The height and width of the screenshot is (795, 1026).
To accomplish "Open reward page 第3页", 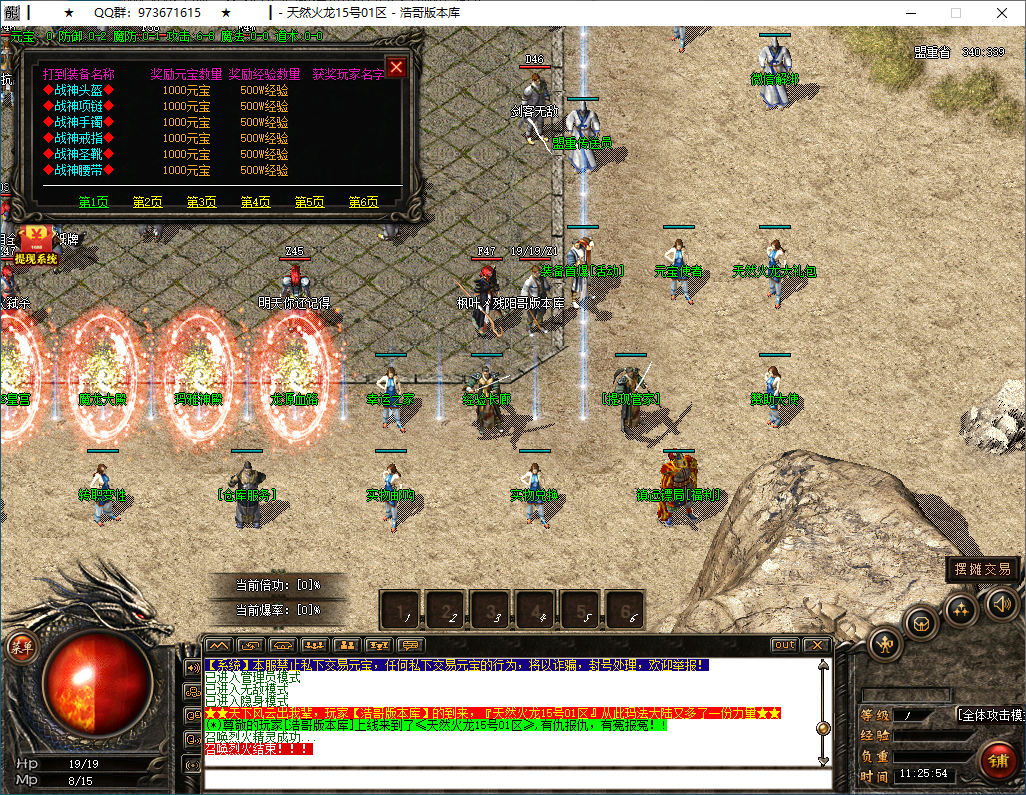I will pyautogui.click(x=201, y=202).
